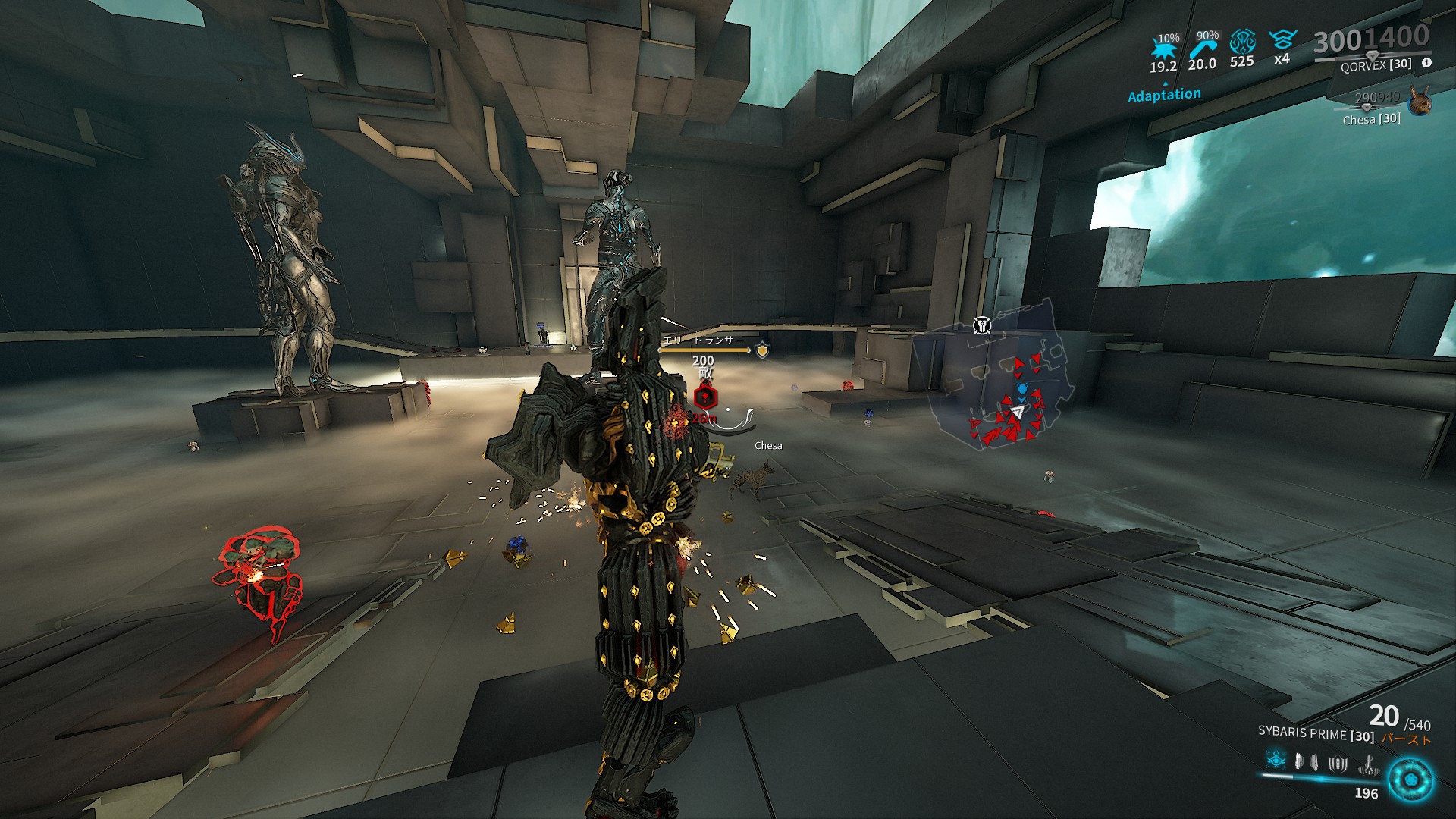The width and height of the screenshot is (1456, 819).
Task: Click the diamond rank marker on Qorvex's XP bar
Action: (1373, 55)
